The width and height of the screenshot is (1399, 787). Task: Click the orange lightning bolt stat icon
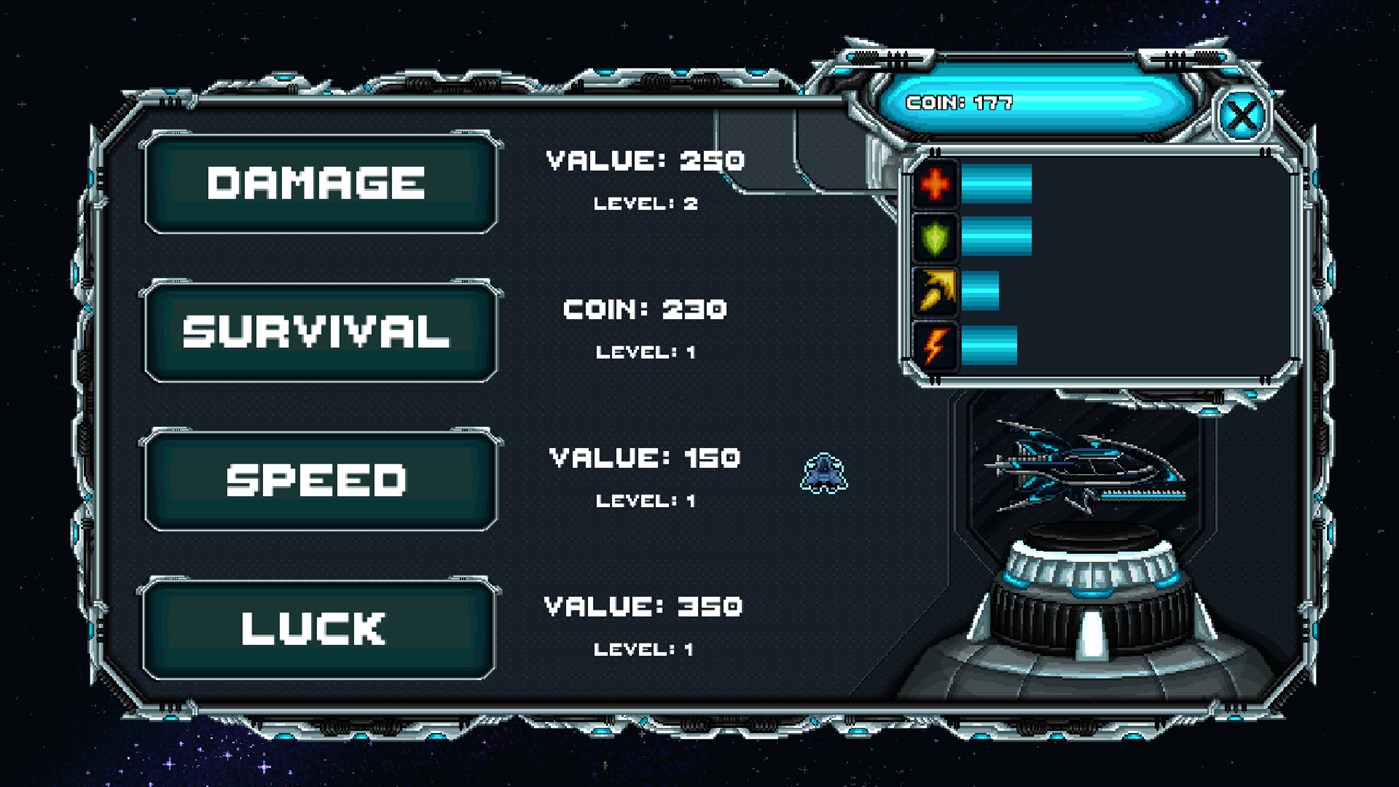click(935, 345)
